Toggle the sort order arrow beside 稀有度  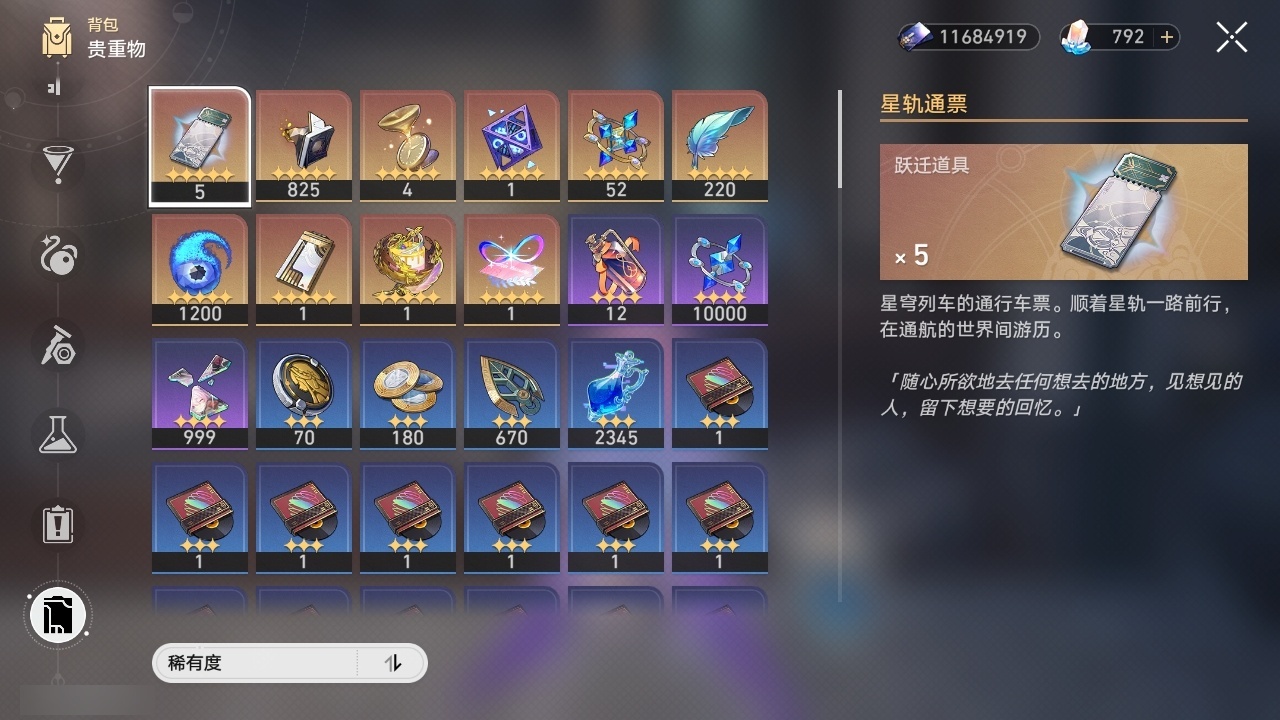point(395,663)
